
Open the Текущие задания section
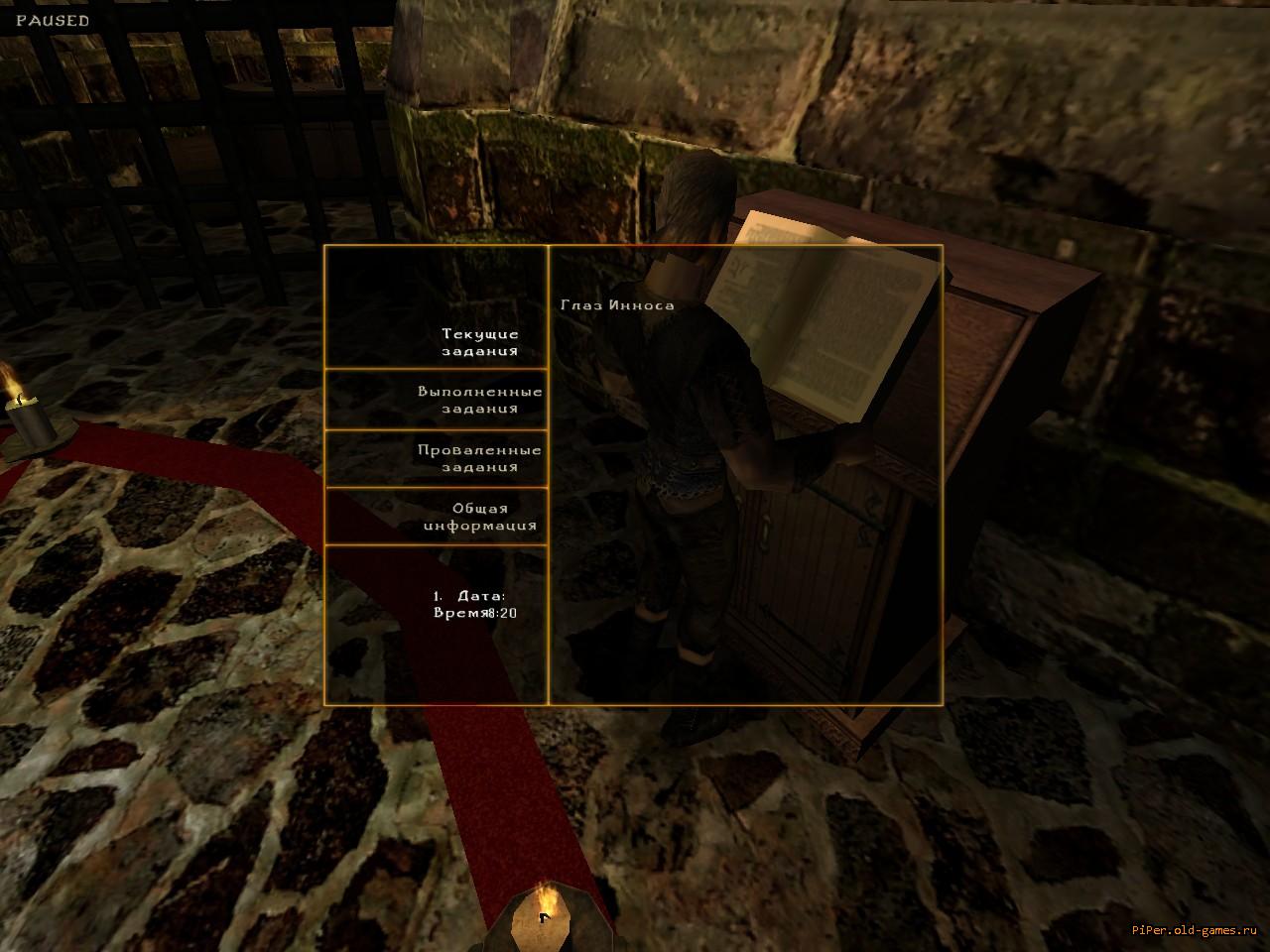480,342
